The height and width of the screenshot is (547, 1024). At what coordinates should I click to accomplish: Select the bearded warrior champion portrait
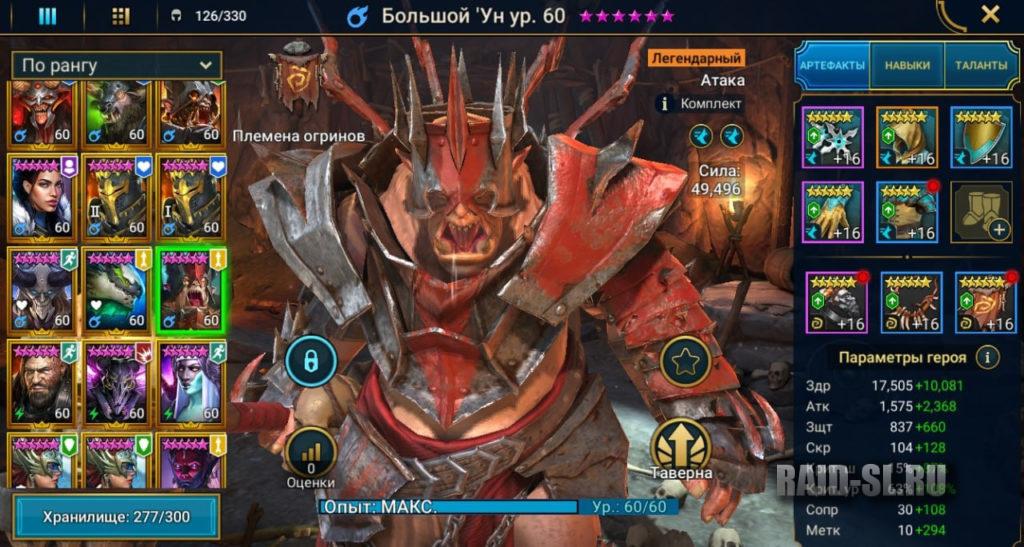[42, 383]
